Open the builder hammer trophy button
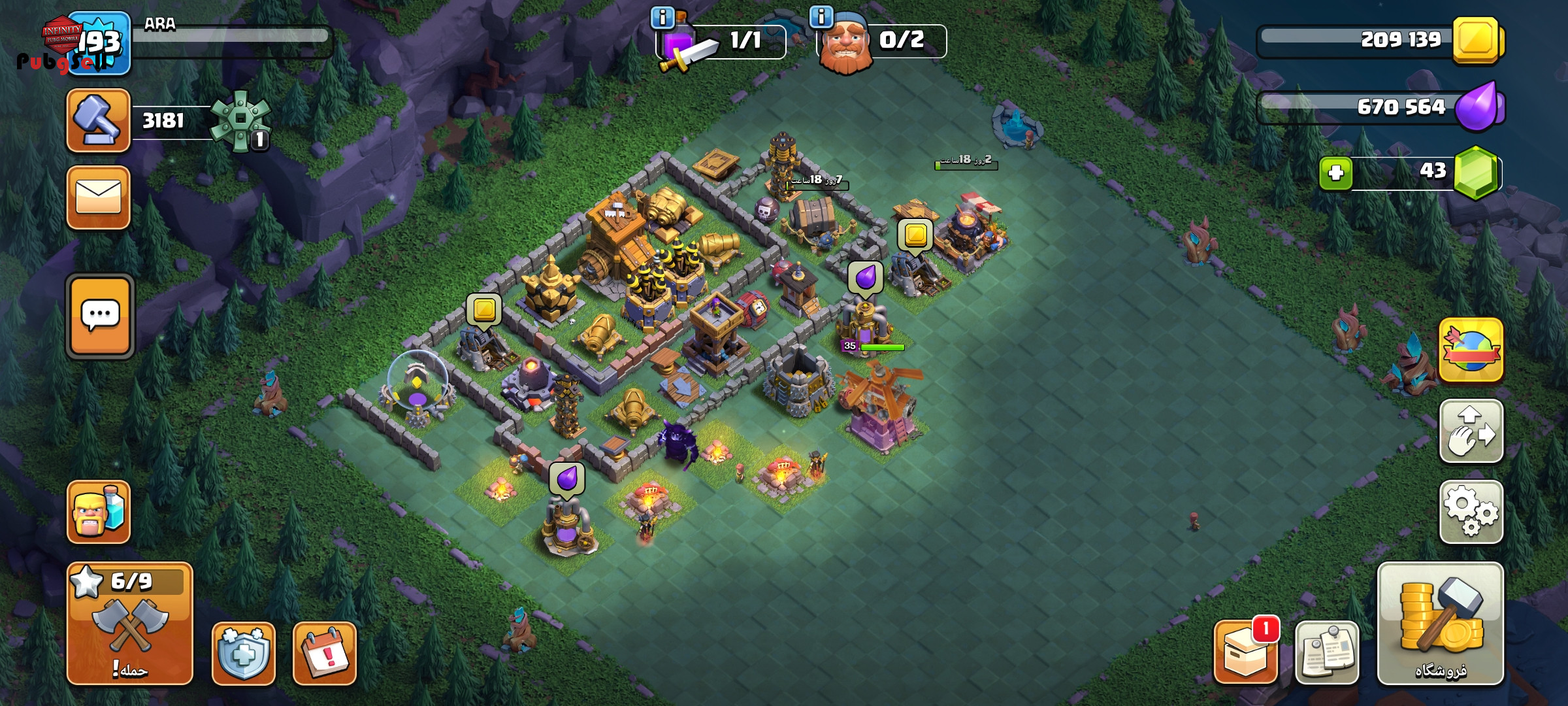Image resolution: width=1568 pixels, height=706 pixels. coord(98,121)
